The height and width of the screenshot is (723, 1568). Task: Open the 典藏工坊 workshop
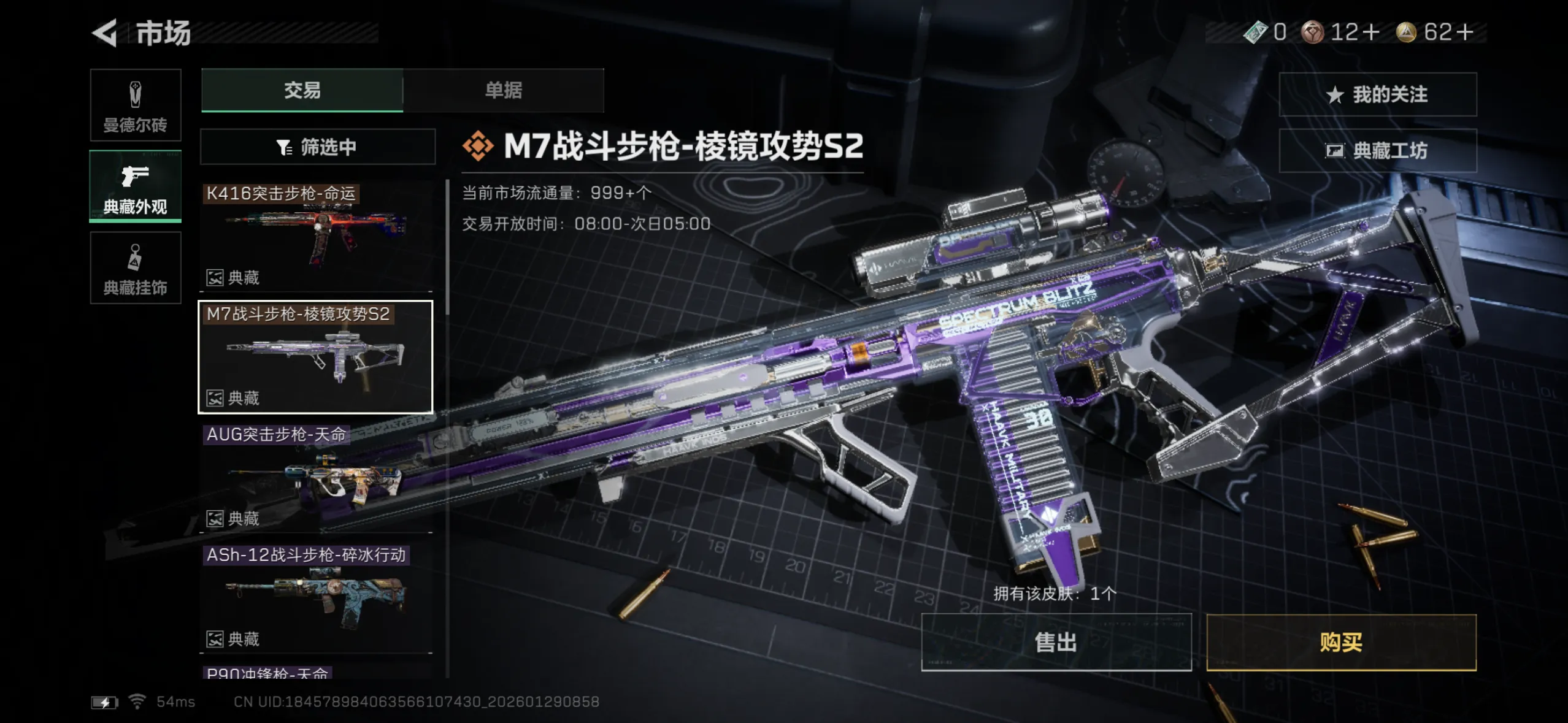[x=1377, y=151]
